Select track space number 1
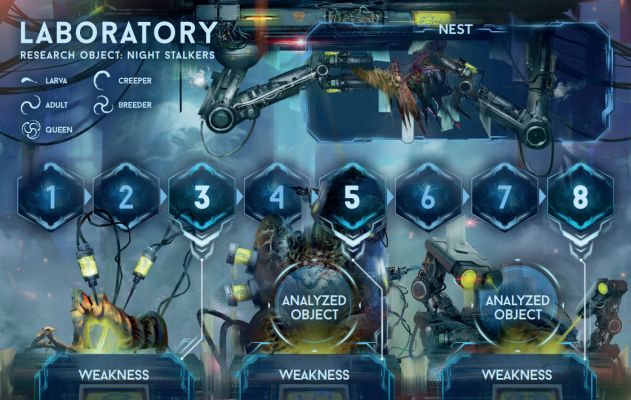The width and height of the screenshot is (631, 400). (x=50, y=197)
